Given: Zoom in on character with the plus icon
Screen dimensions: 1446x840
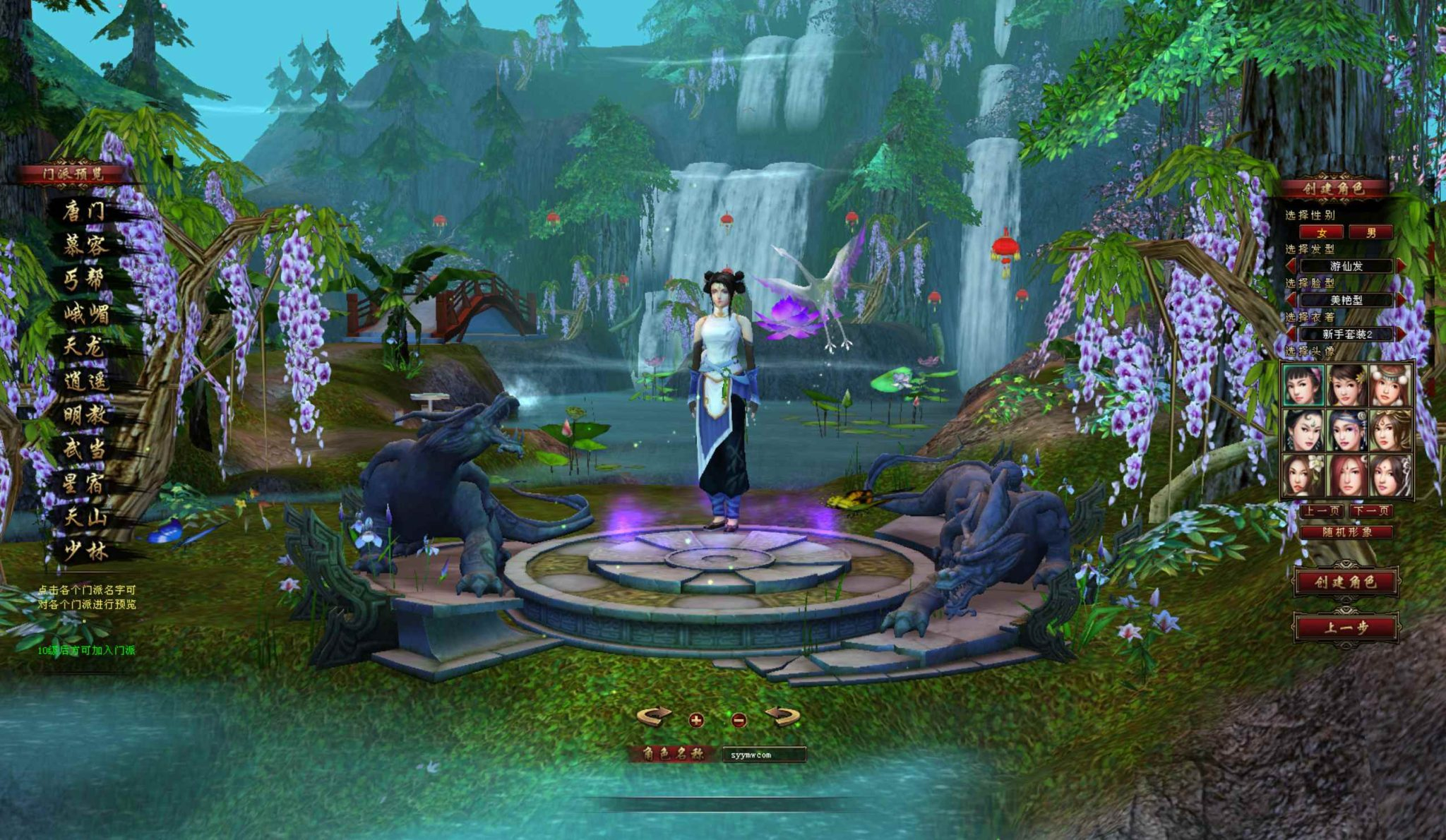Looking at the screenshot, I should 695,721.
